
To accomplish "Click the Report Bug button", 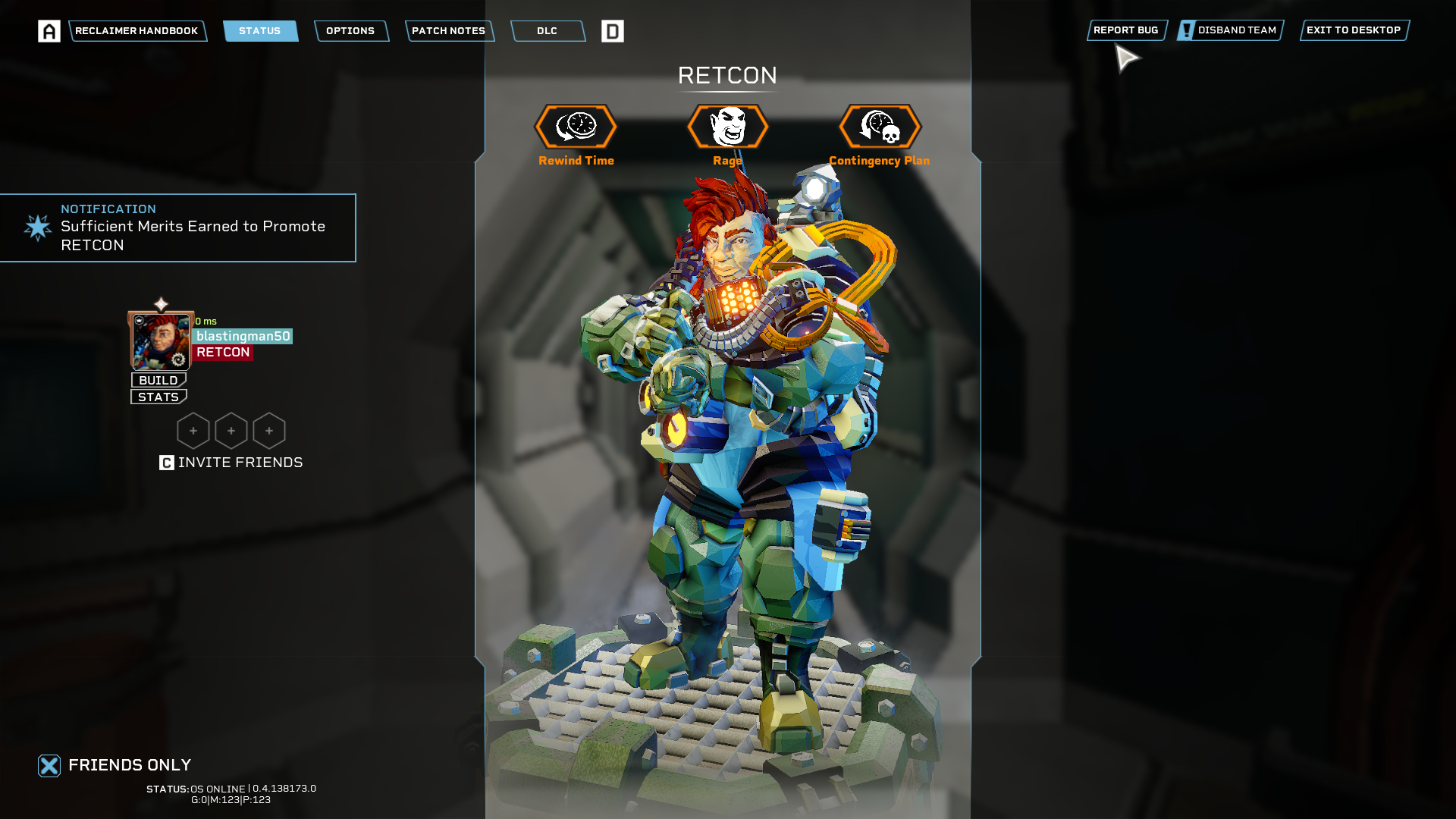I will (1126, 30).
